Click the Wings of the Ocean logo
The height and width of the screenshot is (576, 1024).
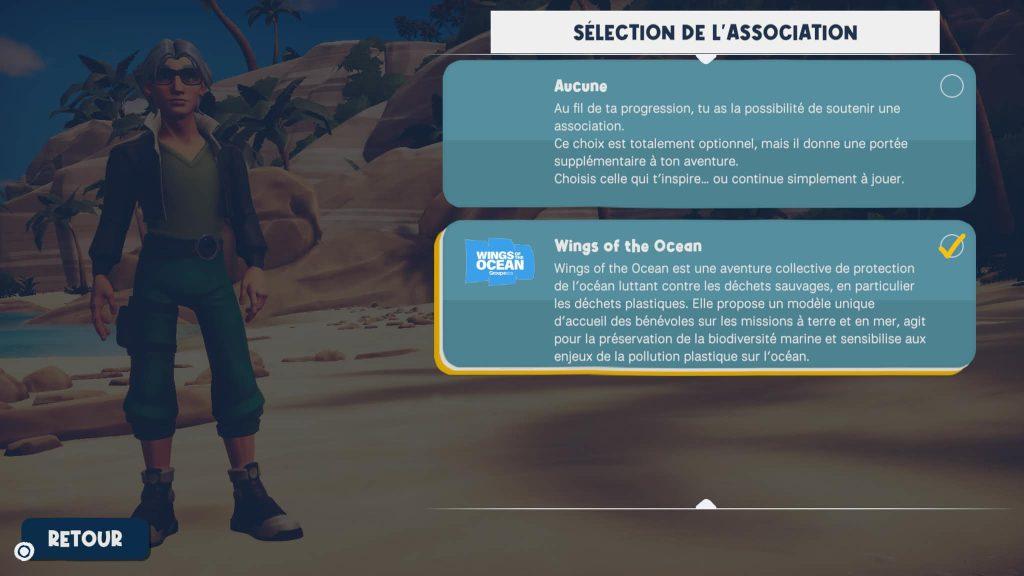pyautogui.click(x=499, y=261)
